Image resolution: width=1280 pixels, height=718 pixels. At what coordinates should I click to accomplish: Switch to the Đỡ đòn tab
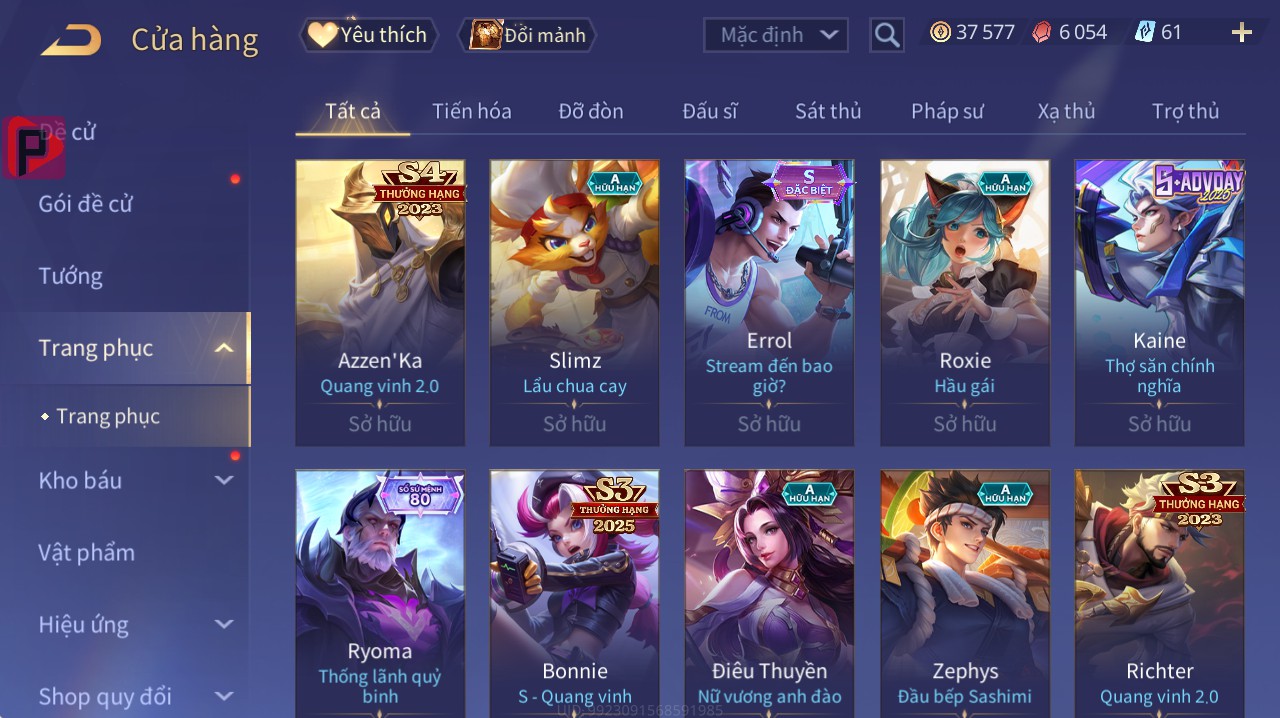(591, 111)
